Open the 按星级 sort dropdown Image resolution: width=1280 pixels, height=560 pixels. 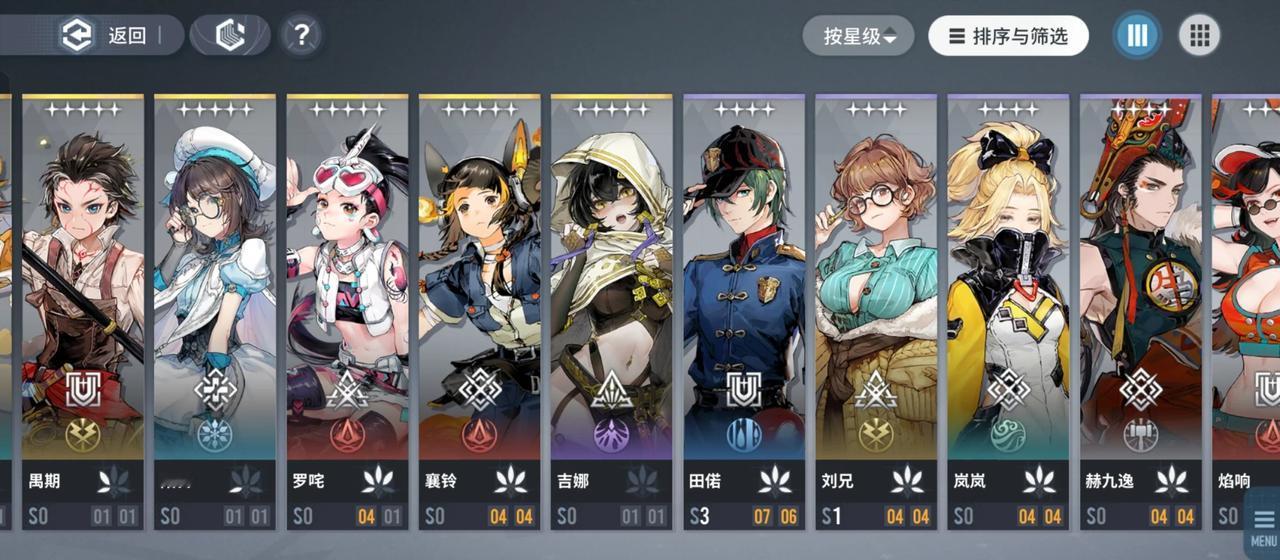pyautogui.click(x=858, y=36)
